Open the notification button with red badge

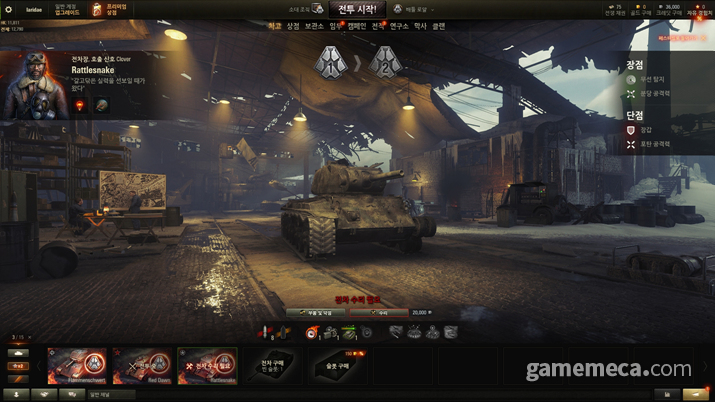pos(697,395)
